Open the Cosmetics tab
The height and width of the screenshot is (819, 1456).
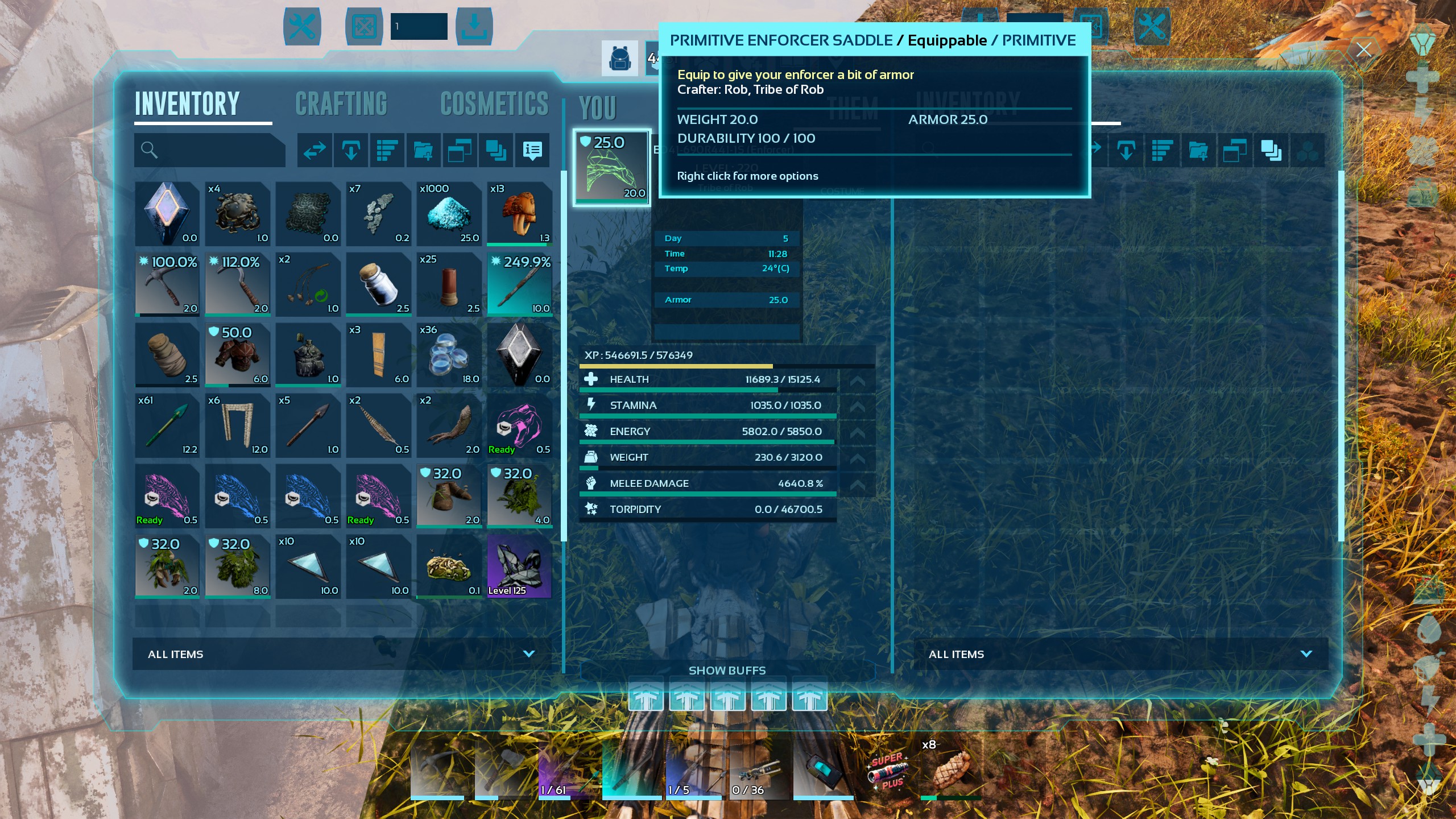[x=494, y=104]
